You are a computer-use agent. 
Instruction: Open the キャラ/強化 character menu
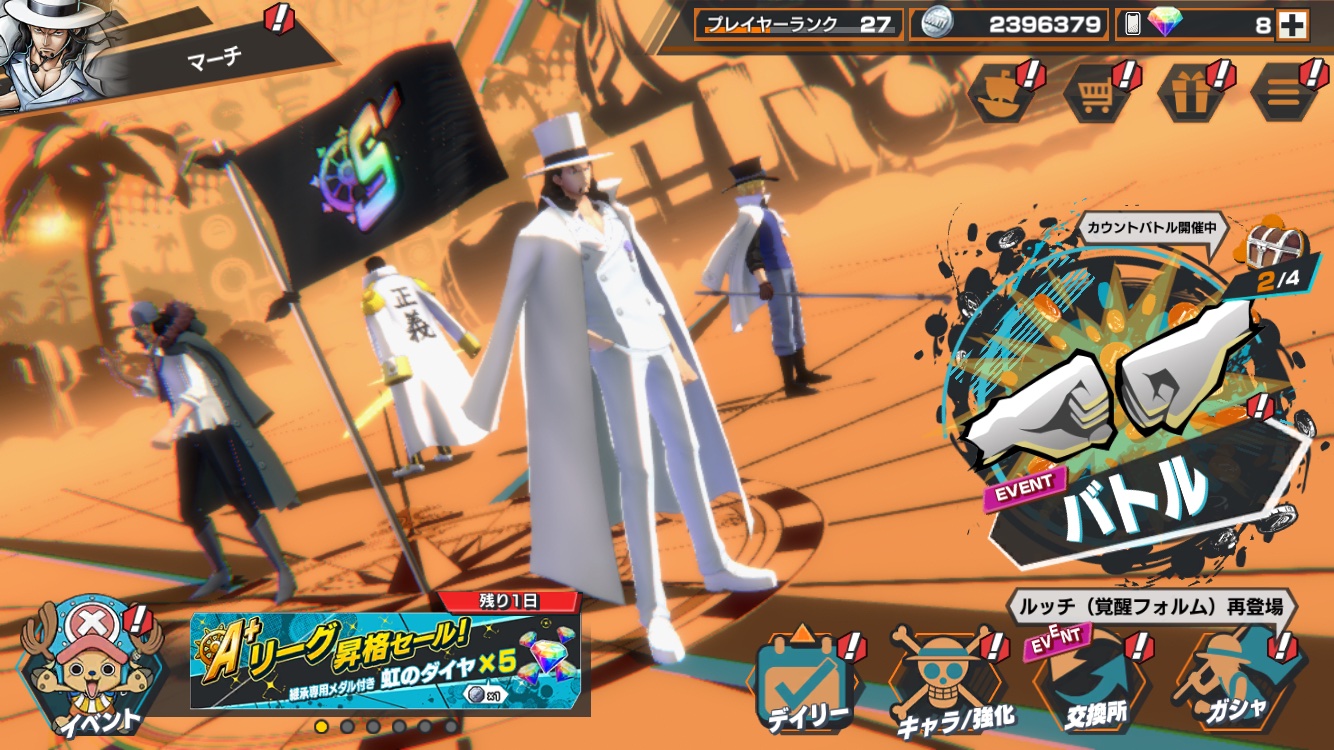click(x=946, y=682)
